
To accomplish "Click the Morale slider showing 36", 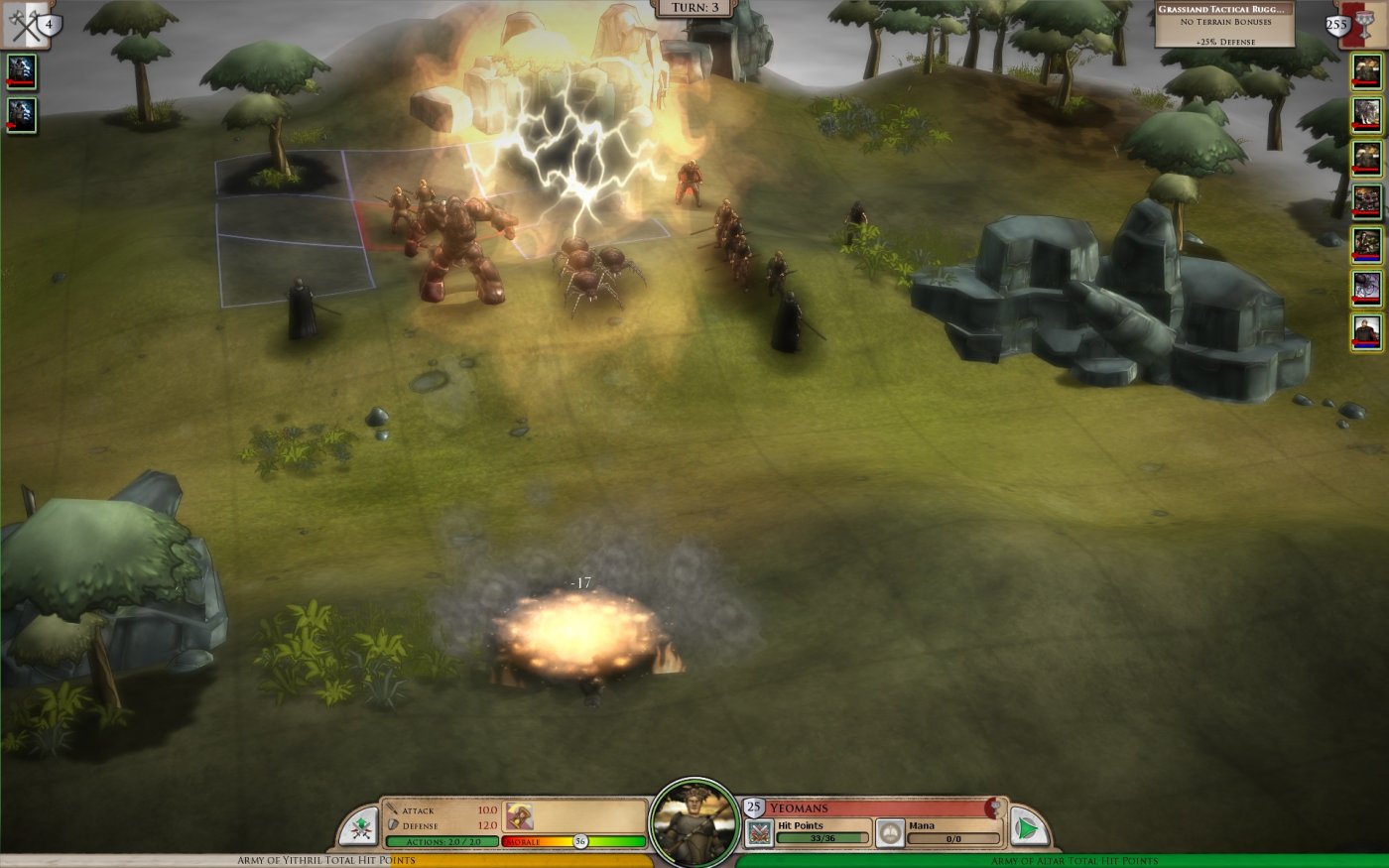I will [x=579, y=839].
